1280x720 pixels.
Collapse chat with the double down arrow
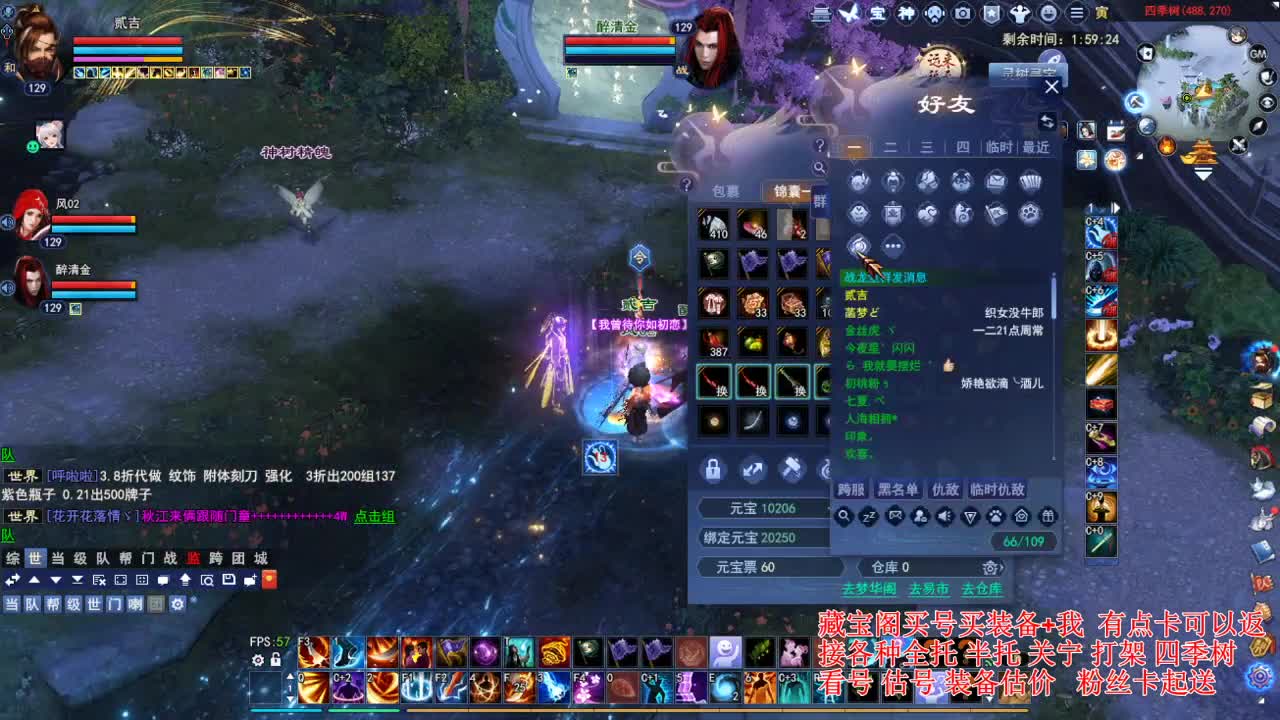click(78, 580)
